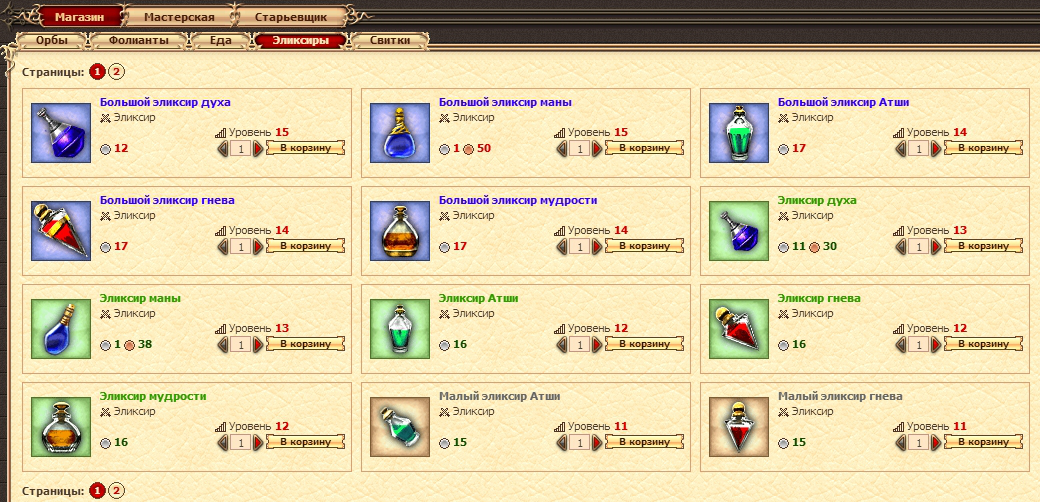The image size is (1040, 502).
Task: Select the Орбы shop category
Action: [52, 41]
